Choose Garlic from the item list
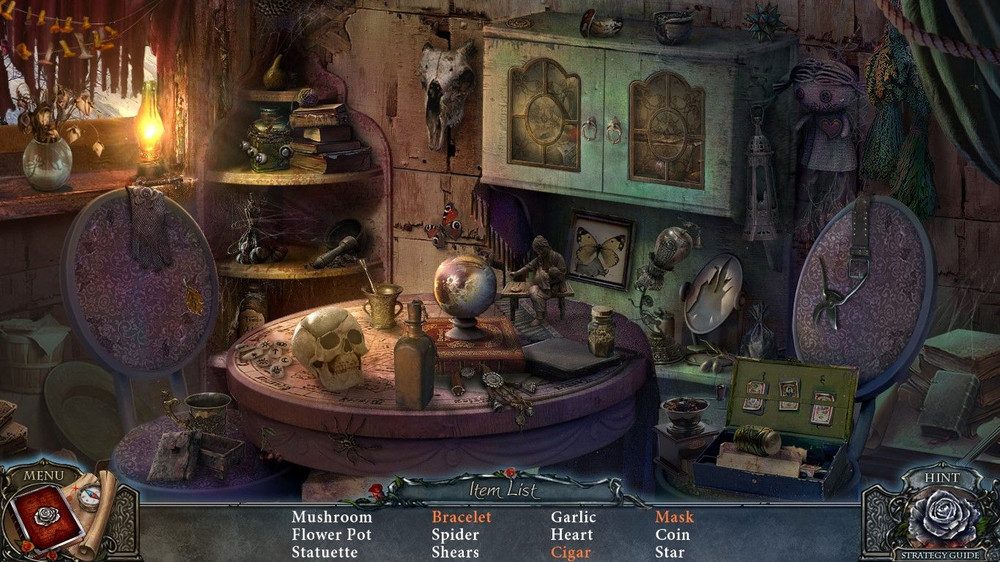The width and height of the screenshot is (1000, 562). (573, 517)
